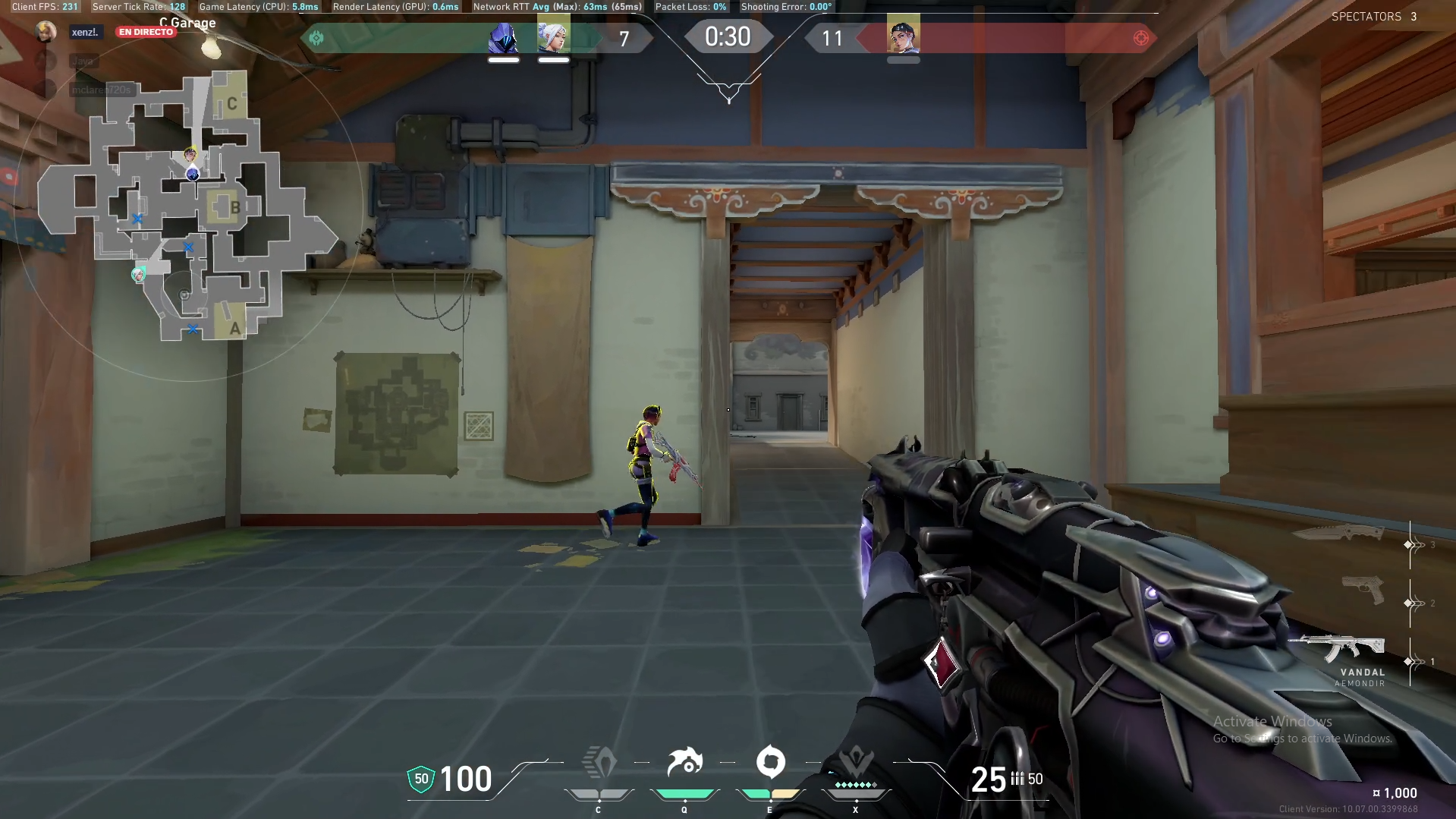The width and height of the screenshot is (1456, 819).
Task: Click the A site marker on minimap
Action: (x=234, y=328)
